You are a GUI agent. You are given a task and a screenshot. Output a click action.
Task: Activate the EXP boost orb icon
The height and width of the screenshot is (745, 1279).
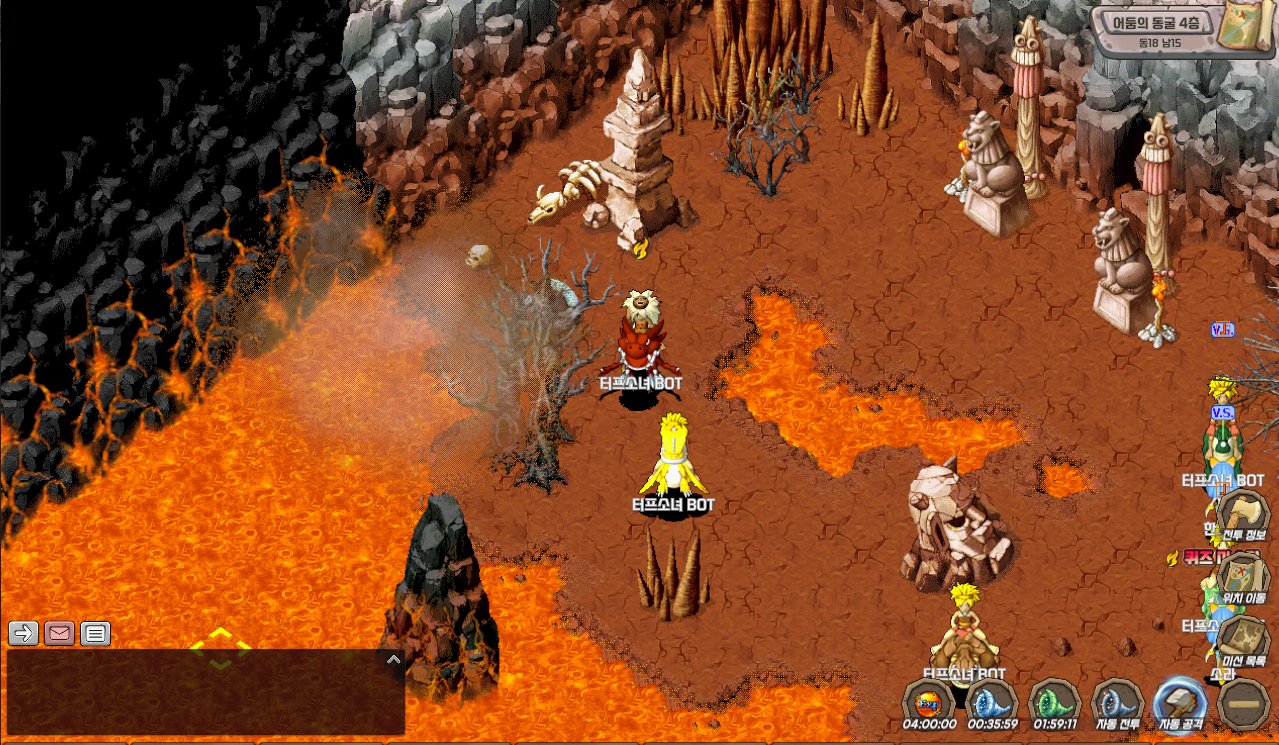click(928, 703)
